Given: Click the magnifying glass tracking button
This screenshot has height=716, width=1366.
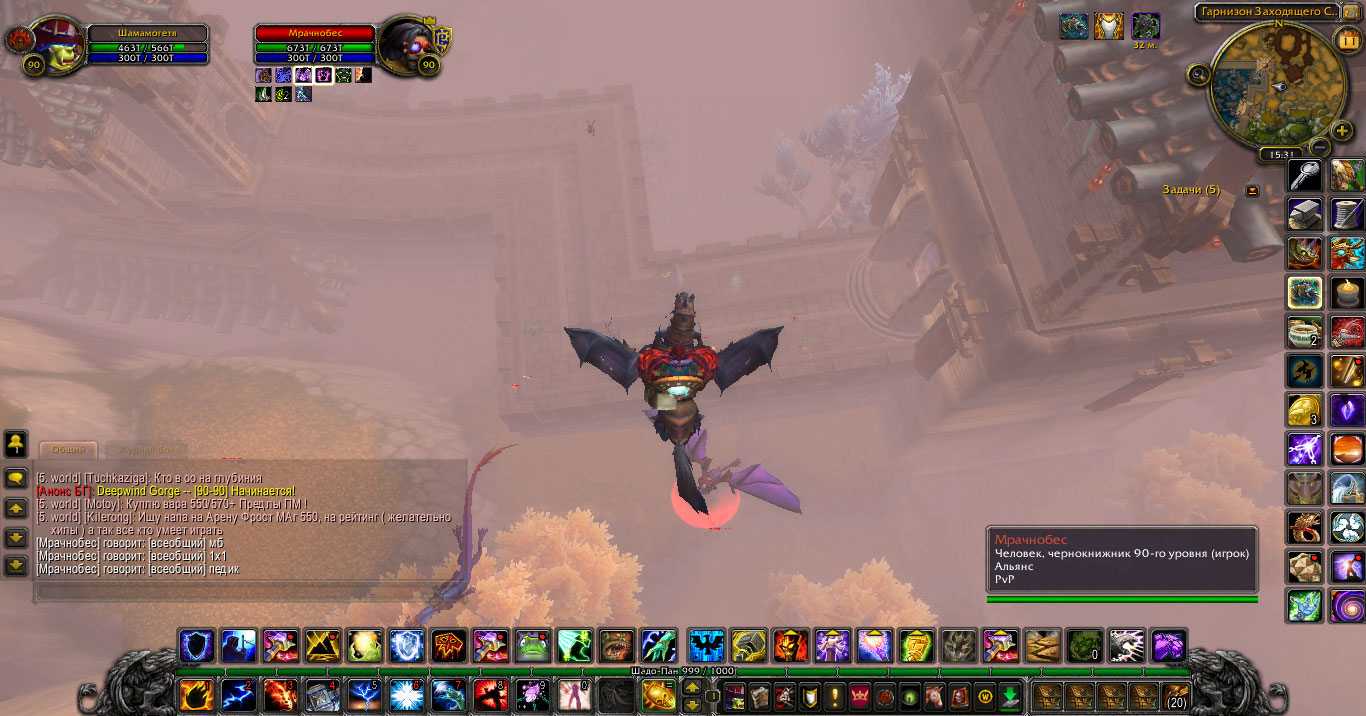Looking at the screenshot, I should click(1199, 73).
